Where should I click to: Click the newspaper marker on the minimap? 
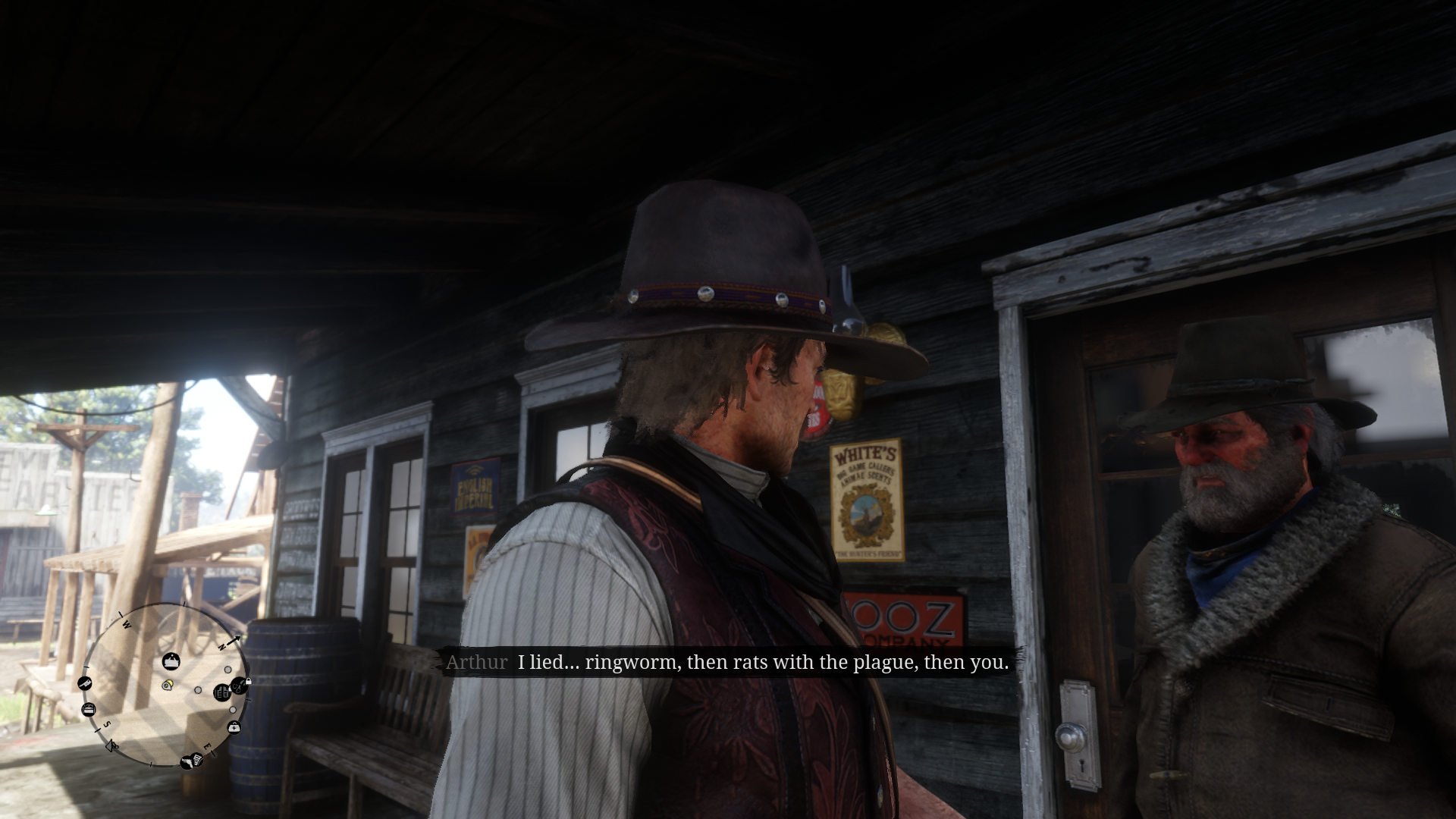tap(197, 759)
